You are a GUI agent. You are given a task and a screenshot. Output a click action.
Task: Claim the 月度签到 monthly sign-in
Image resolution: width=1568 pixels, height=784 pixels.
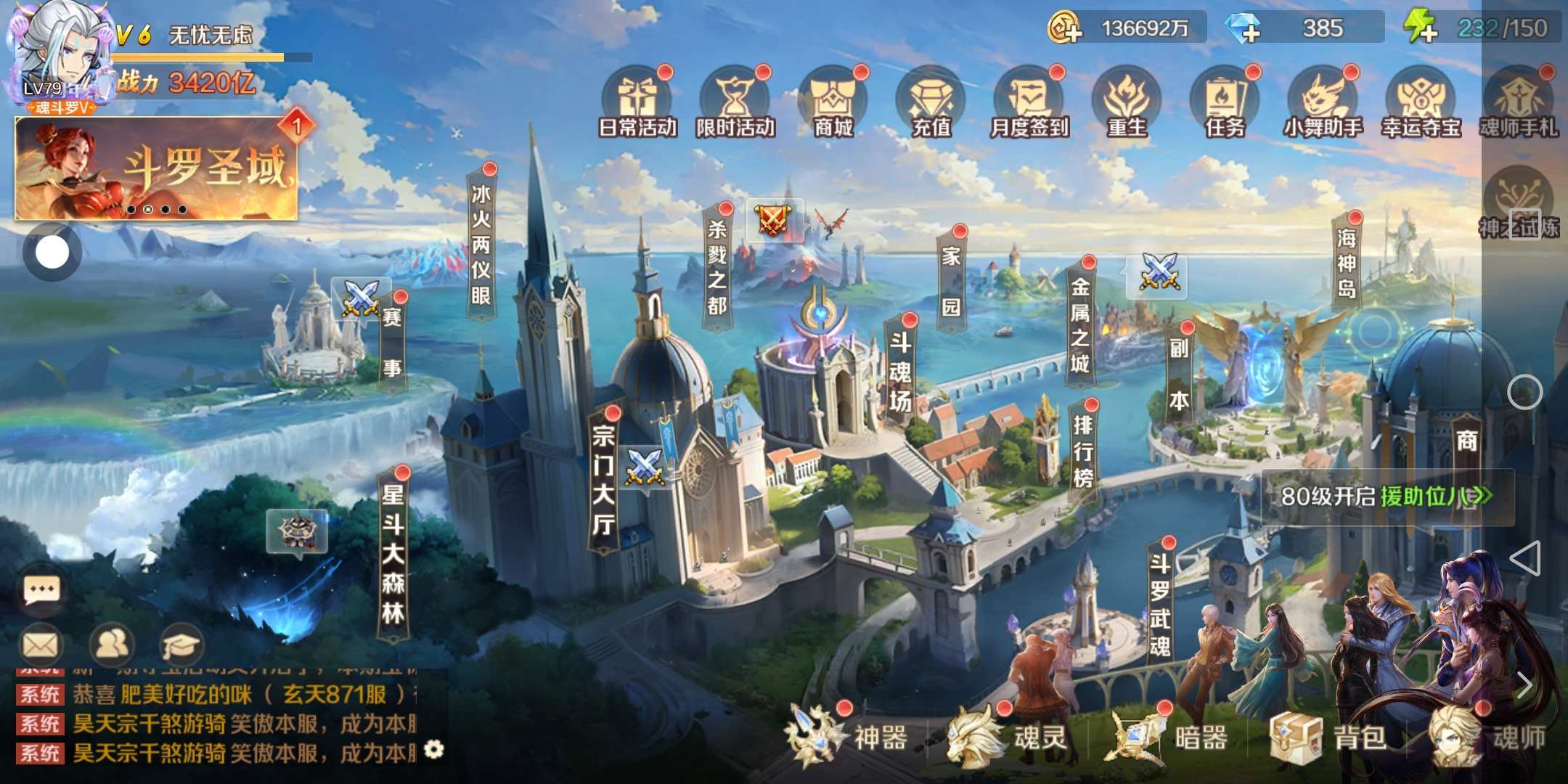point(1029,103)
